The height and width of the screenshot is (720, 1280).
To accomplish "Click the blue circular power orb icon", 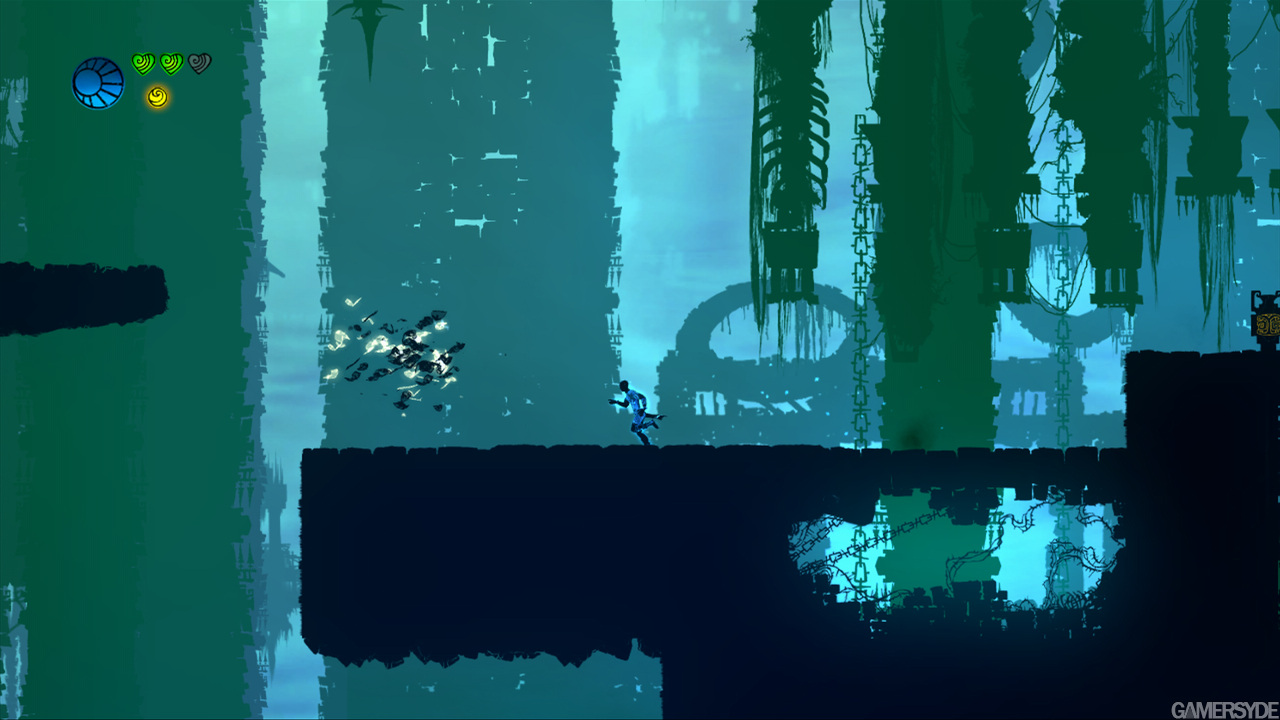I will point(98,83).
